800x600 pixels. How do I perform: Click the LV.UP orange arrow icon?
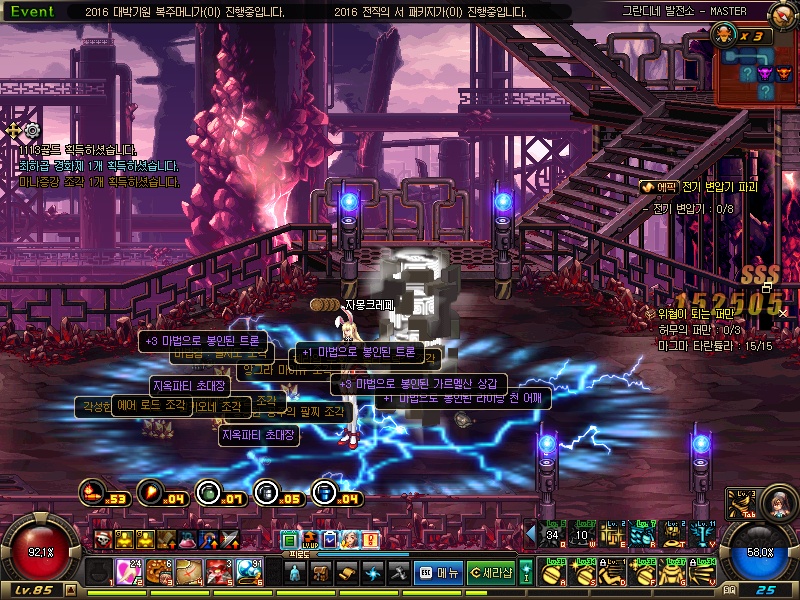[309, 540]
